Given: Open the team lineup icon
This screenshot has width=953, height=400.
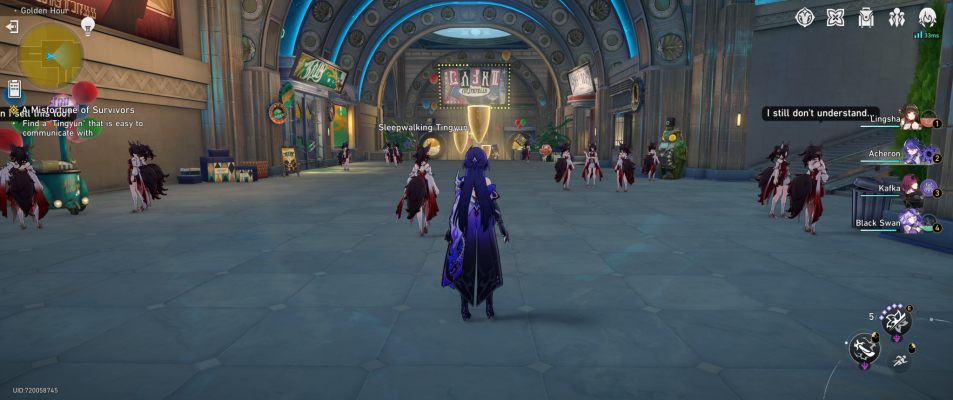Looking at the screenshot, I should coord(897,17).
